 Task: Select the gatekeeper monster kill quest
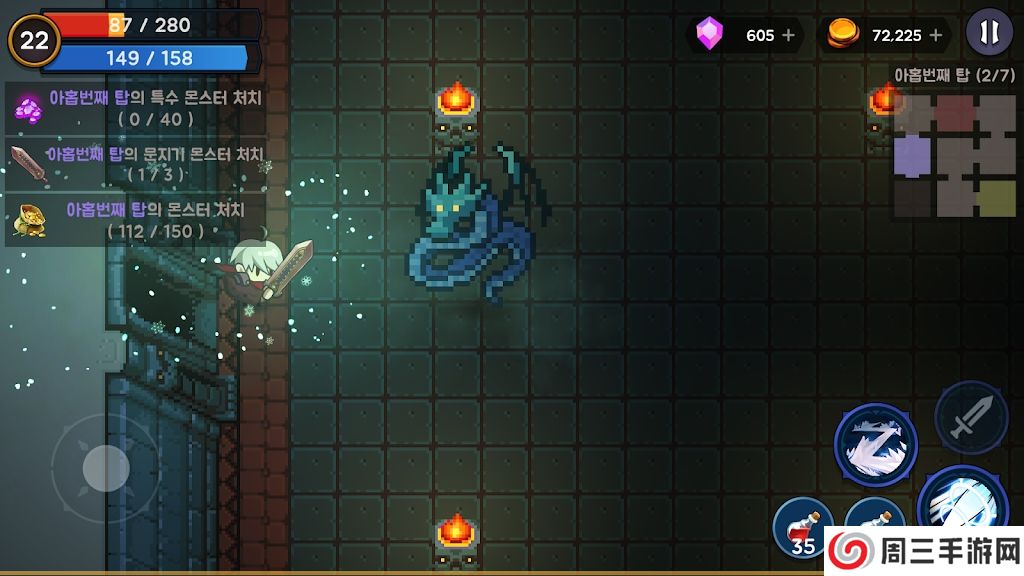[x=135, y=163]
